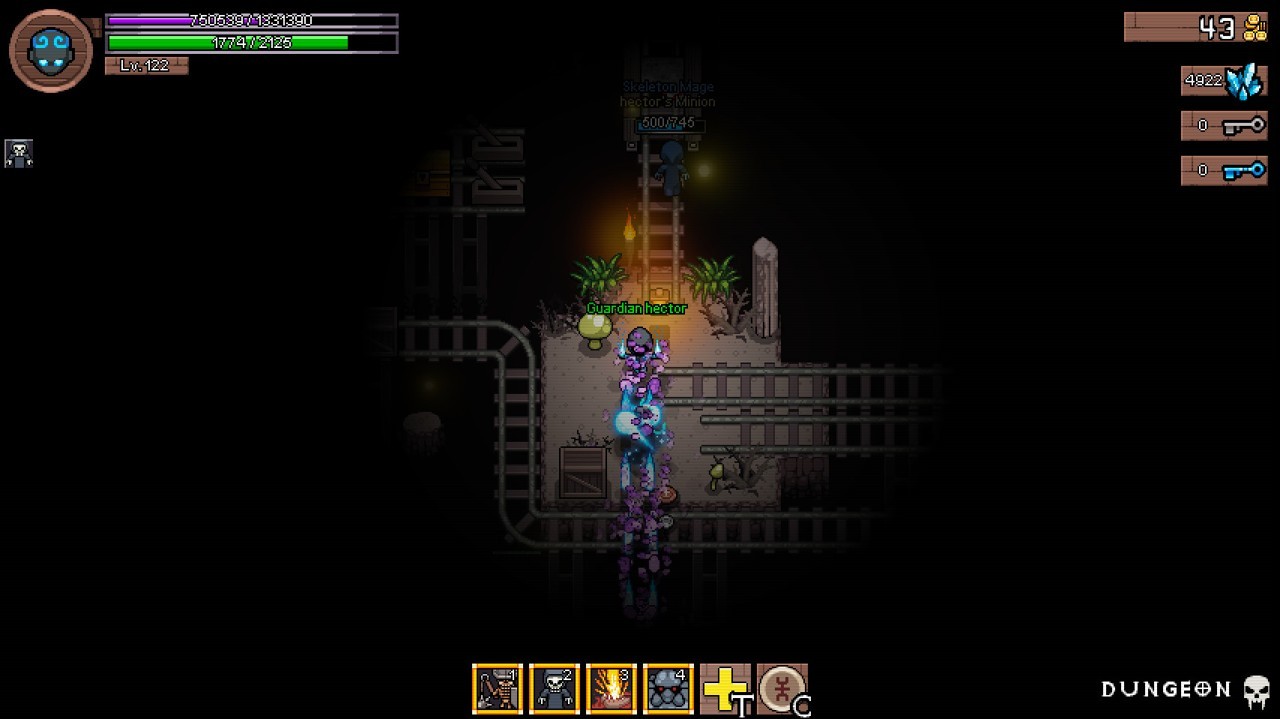
Task: Open the character portrait in the wooden frame
Action: pos(51,50)
